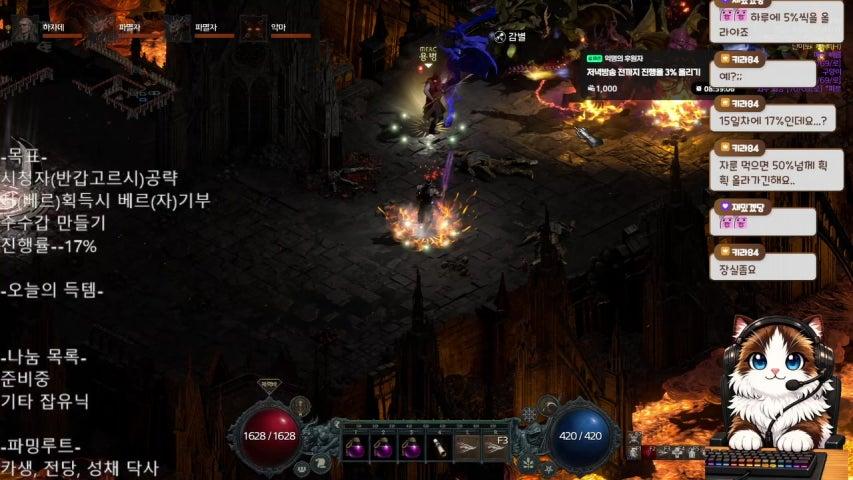Open the skill slot labeled F3
Image resolution: width=853 pixels, height=480 pixels.
point(495,447)
